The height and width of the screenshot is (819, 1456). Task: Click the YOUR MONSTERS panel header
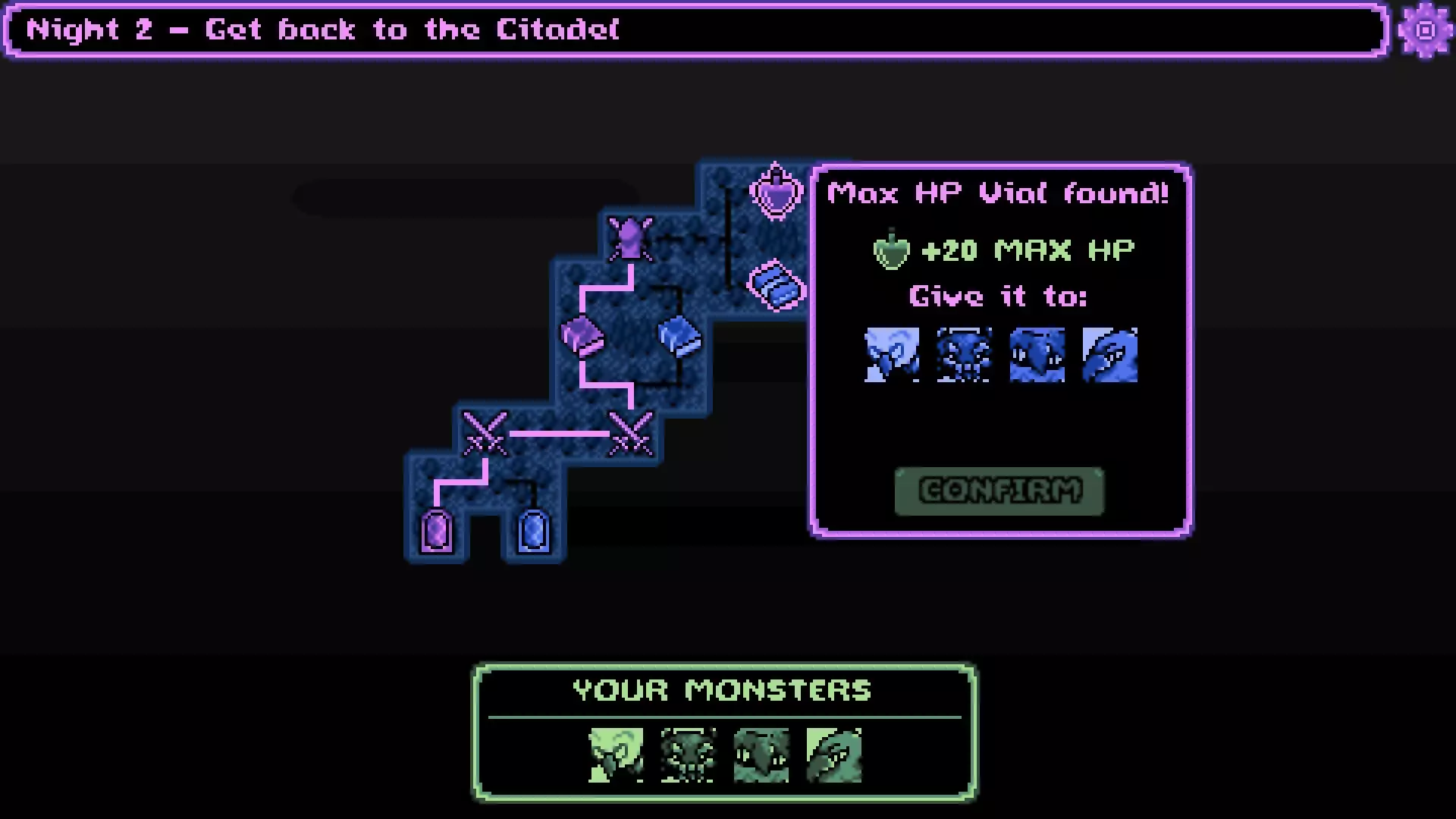pos(722,690)
